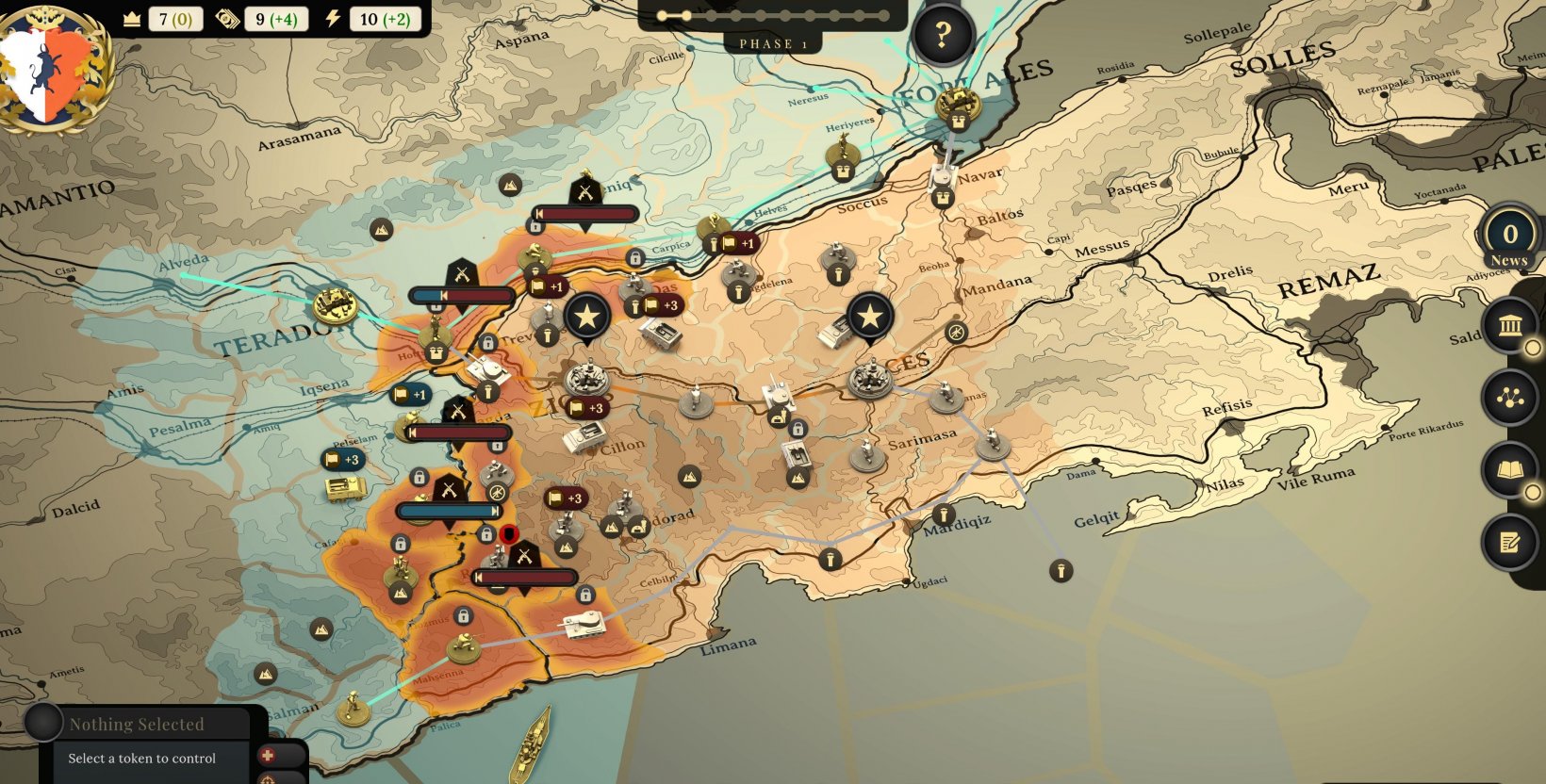Open the codex book panel on the sidebar
The width and height of the screenshot is (1546, 784).
pos(1512,467)
